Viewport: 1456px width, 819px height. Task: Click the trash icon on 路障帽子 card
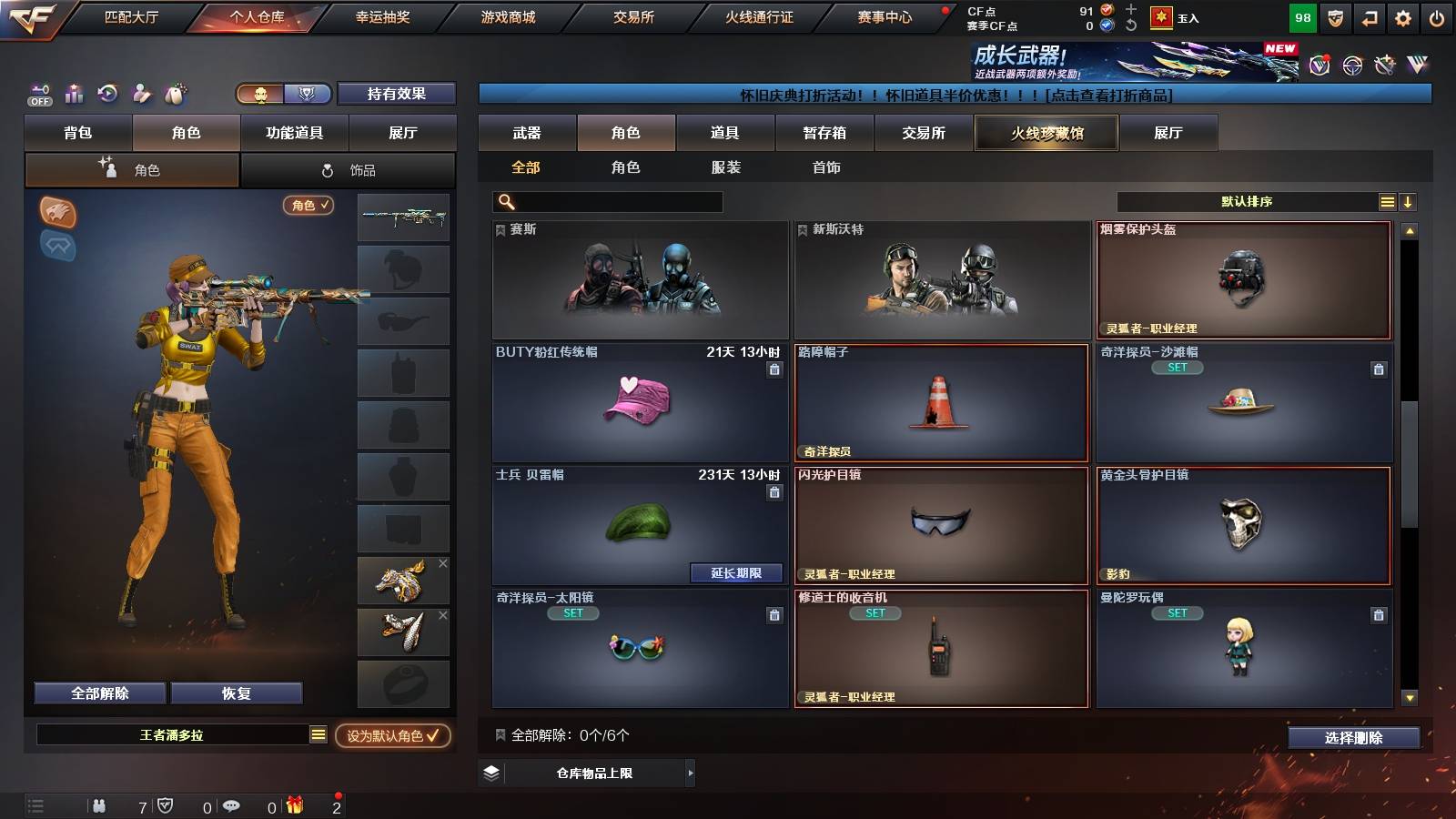click(x=1074, y=370)
